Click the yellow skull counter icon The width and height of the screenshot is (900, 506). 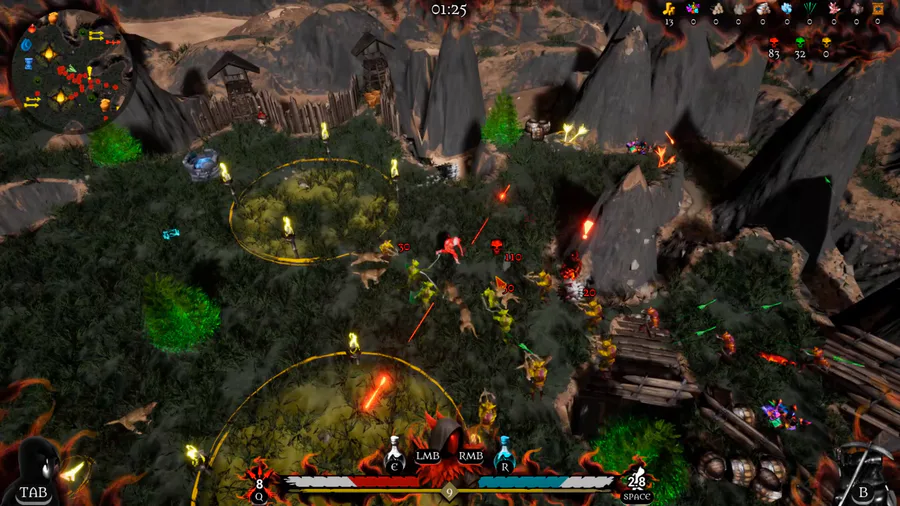click(x=826, y=41)
